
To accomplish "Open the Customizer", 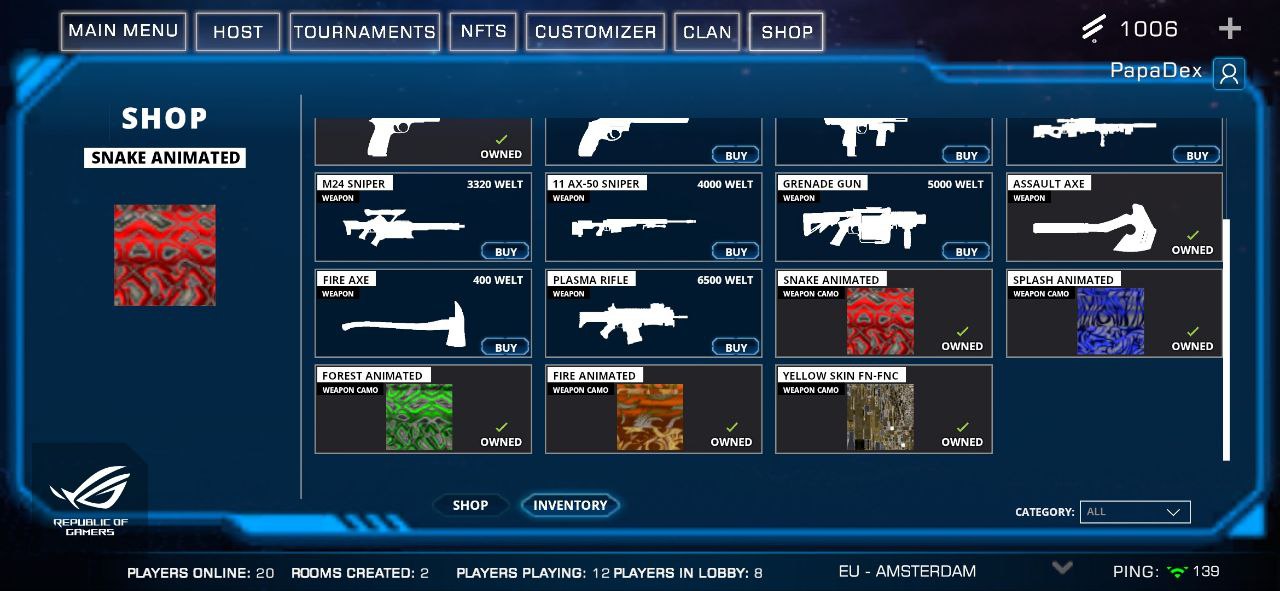I will tap(595, 32).
